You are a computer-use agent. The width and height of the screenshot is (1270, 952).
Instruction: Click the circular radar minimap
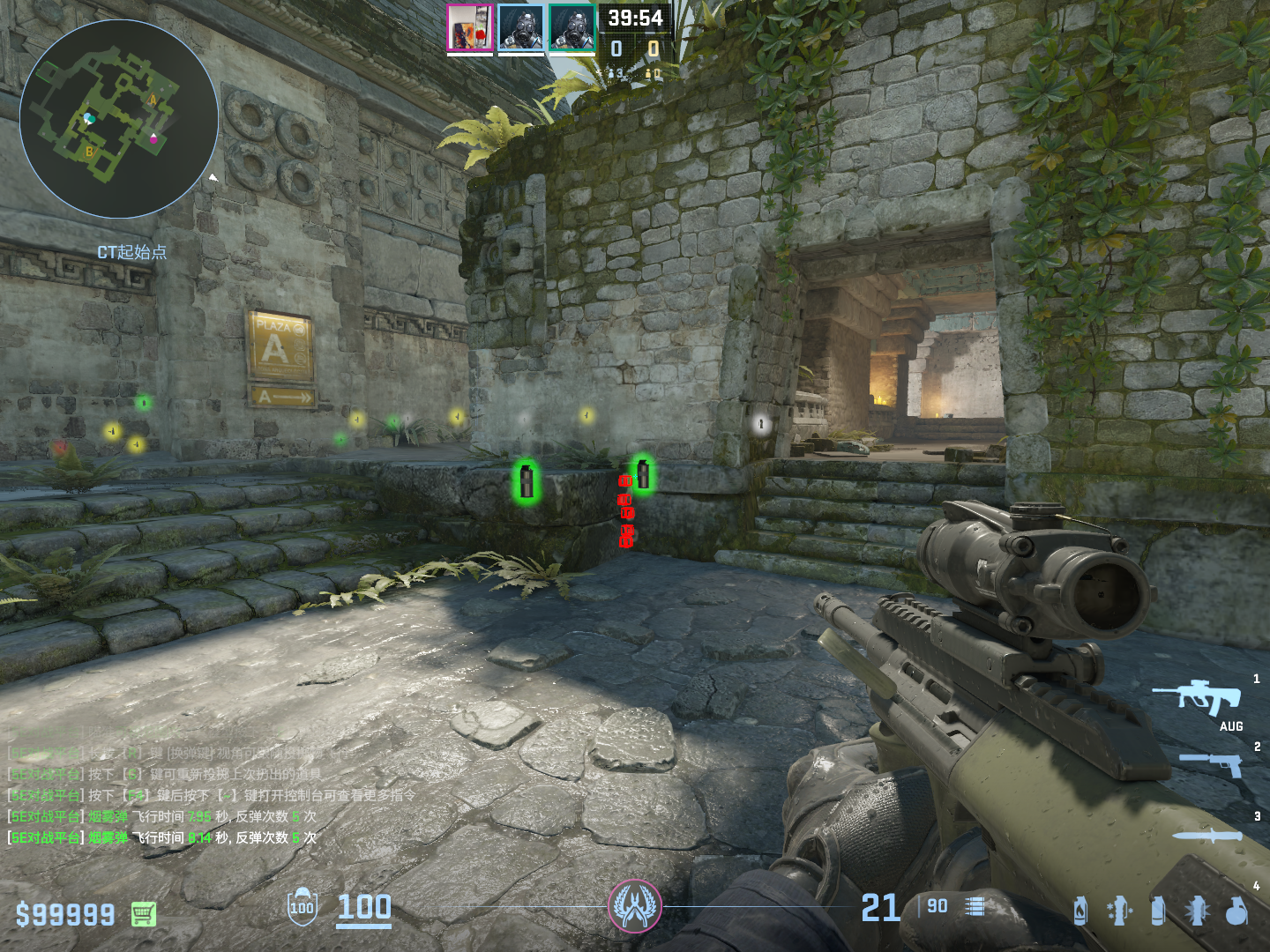click(x=119, y=119)
